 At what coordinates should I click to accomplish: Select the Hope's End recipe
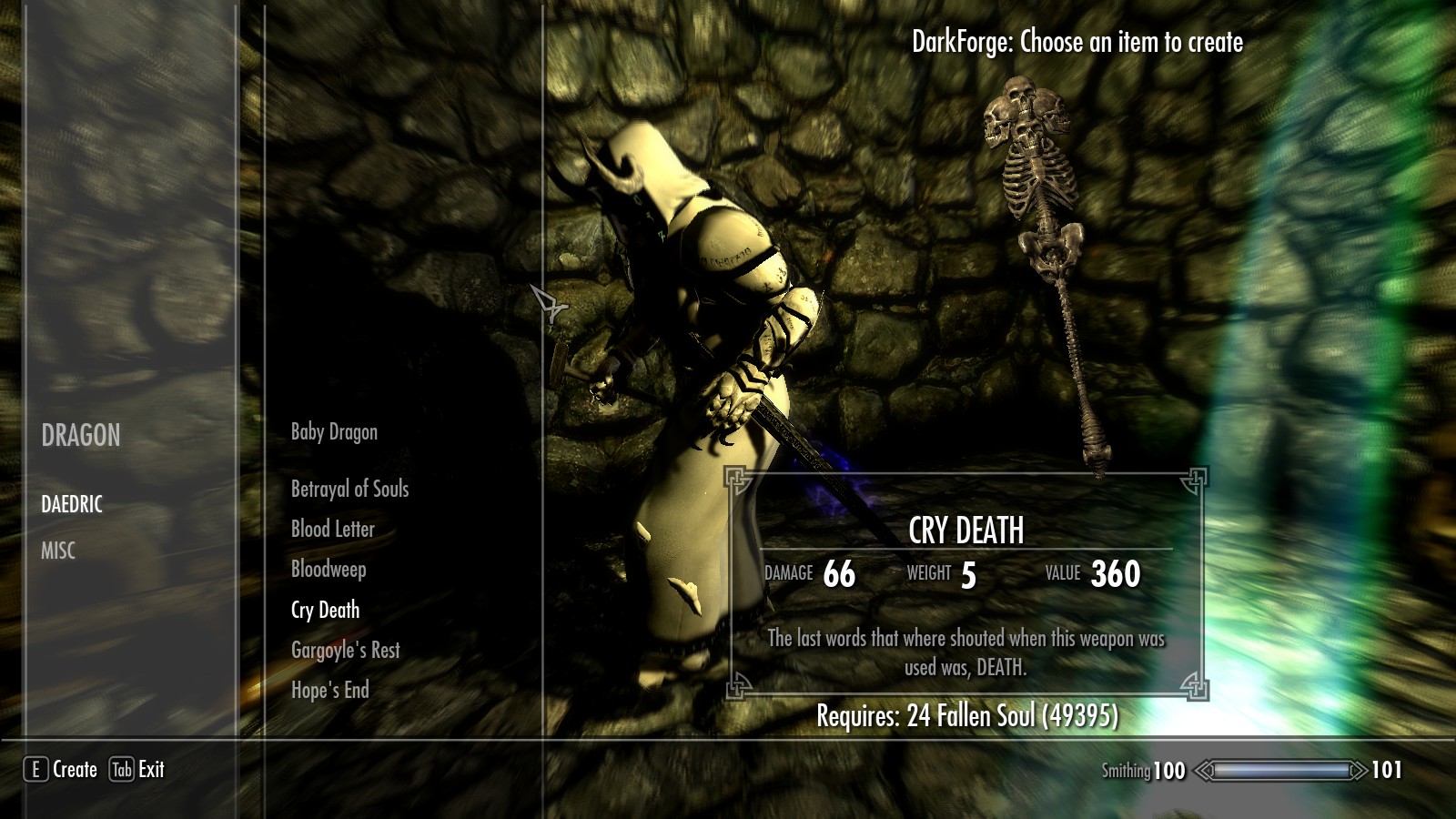329,690
